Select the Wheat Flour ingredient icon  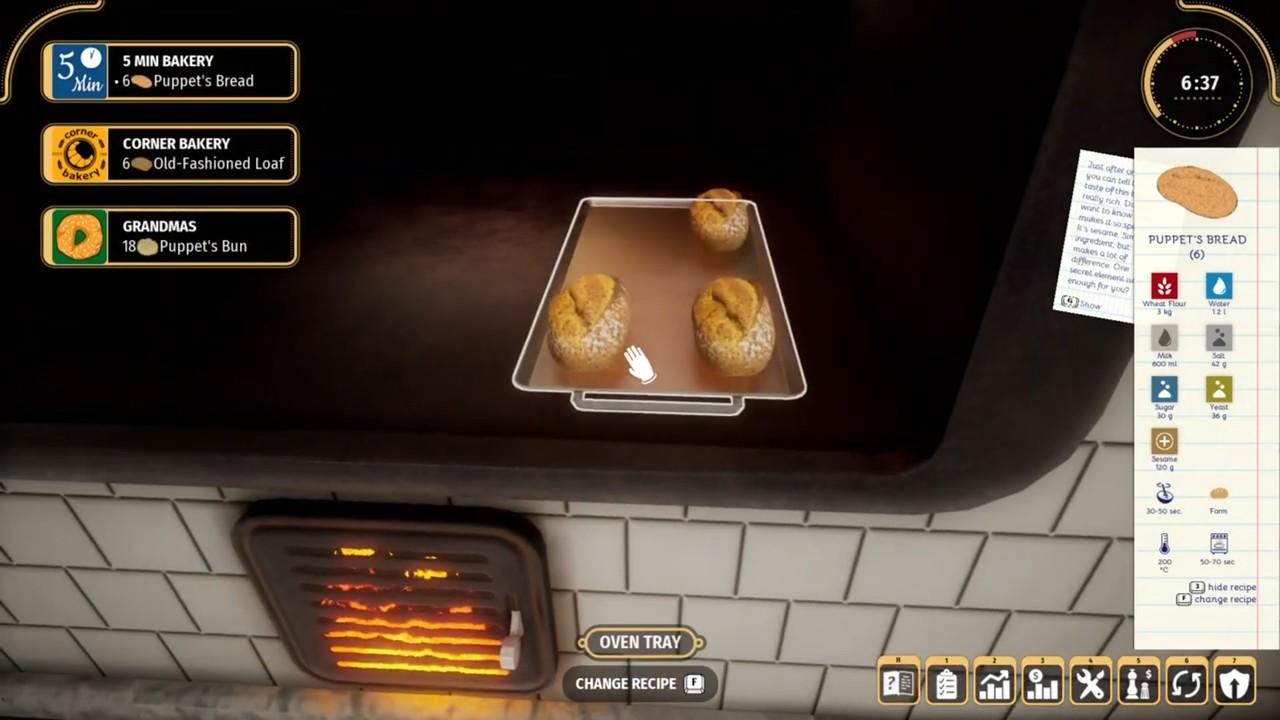tap(1164, 287)
